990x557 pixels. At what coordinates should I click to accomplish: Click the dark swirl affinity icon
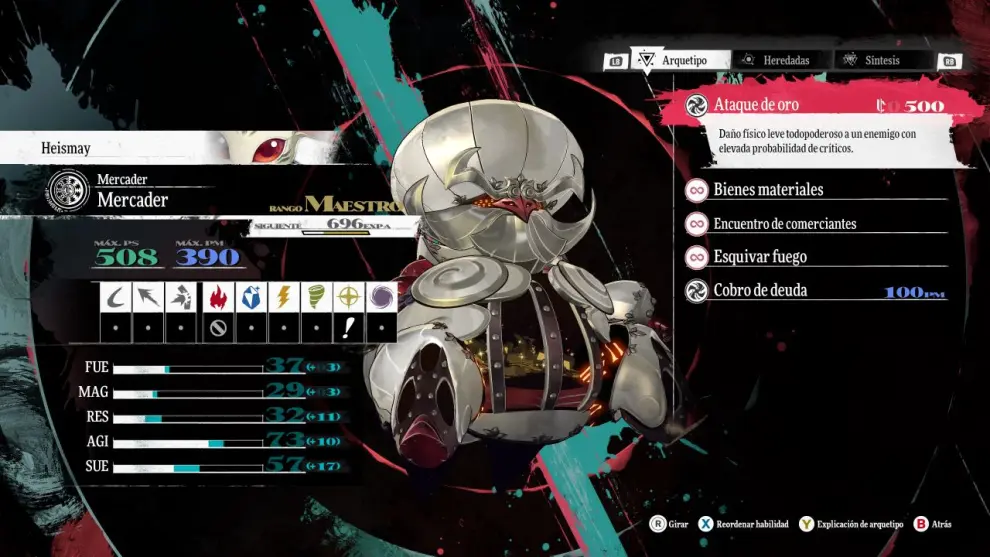click(381, 297)
